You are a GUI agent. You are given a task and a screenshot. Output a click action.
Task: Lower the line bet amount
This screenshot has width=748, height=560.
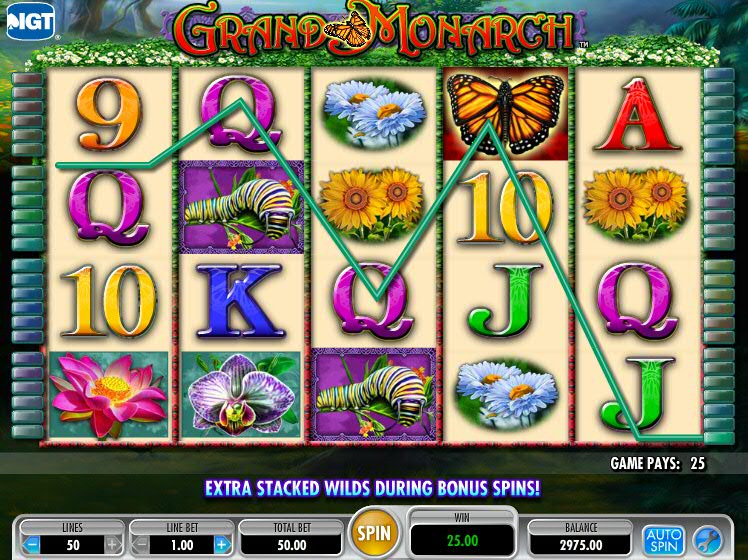tap(140, 545)
